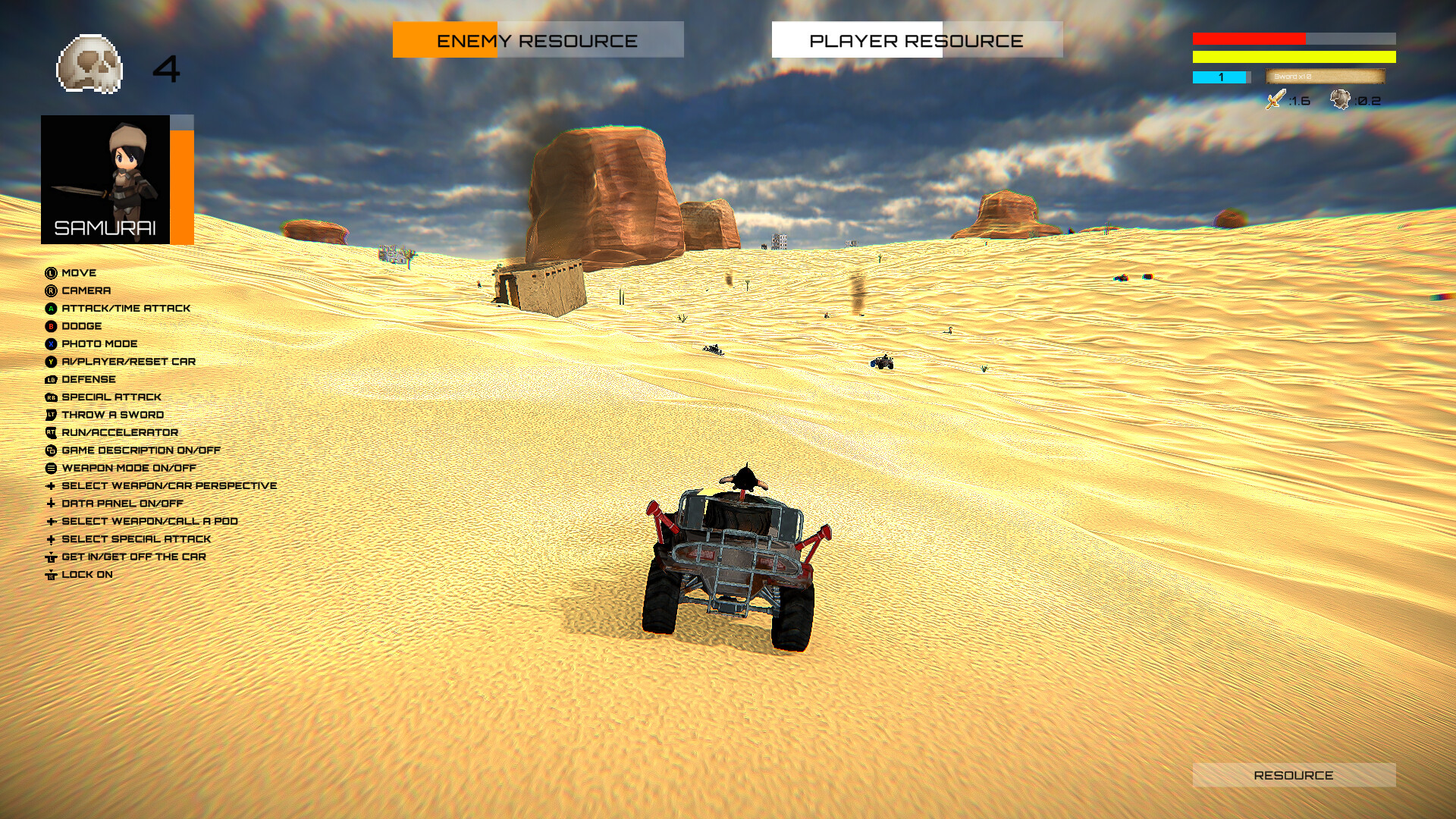
Task: Click the yellow stamina bar
Action: tap(1294, 56)
